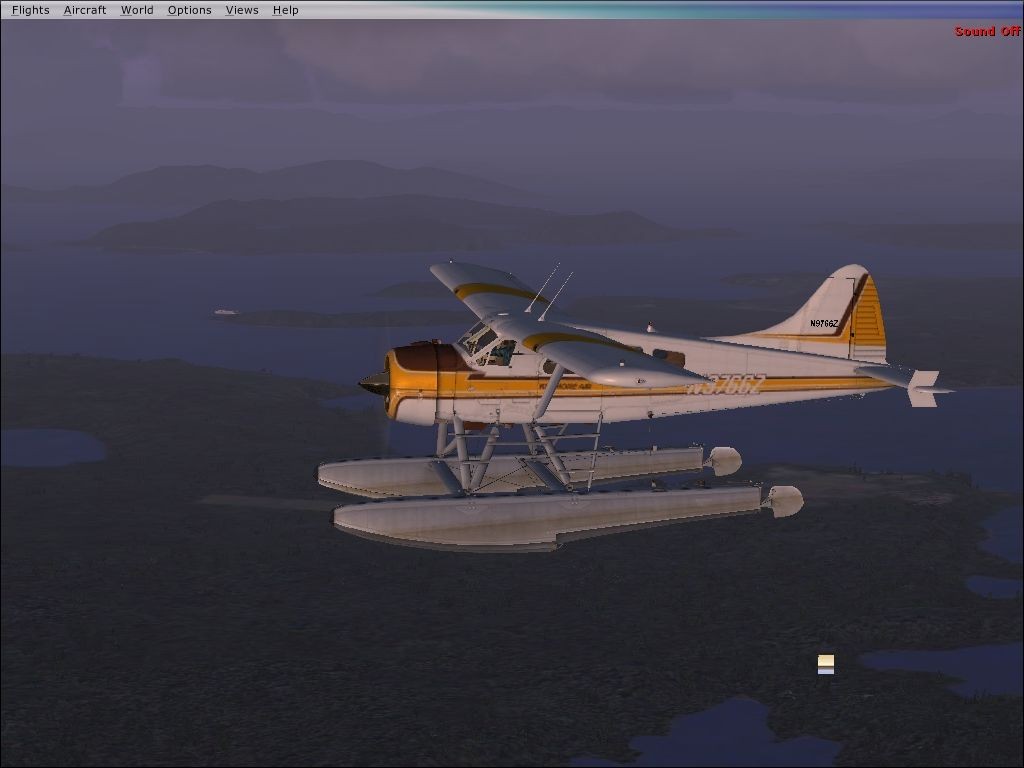Open the Views menu
The height and width of the screenshot is (768, 1024).
pyautogui.click(x=242, y=10)
